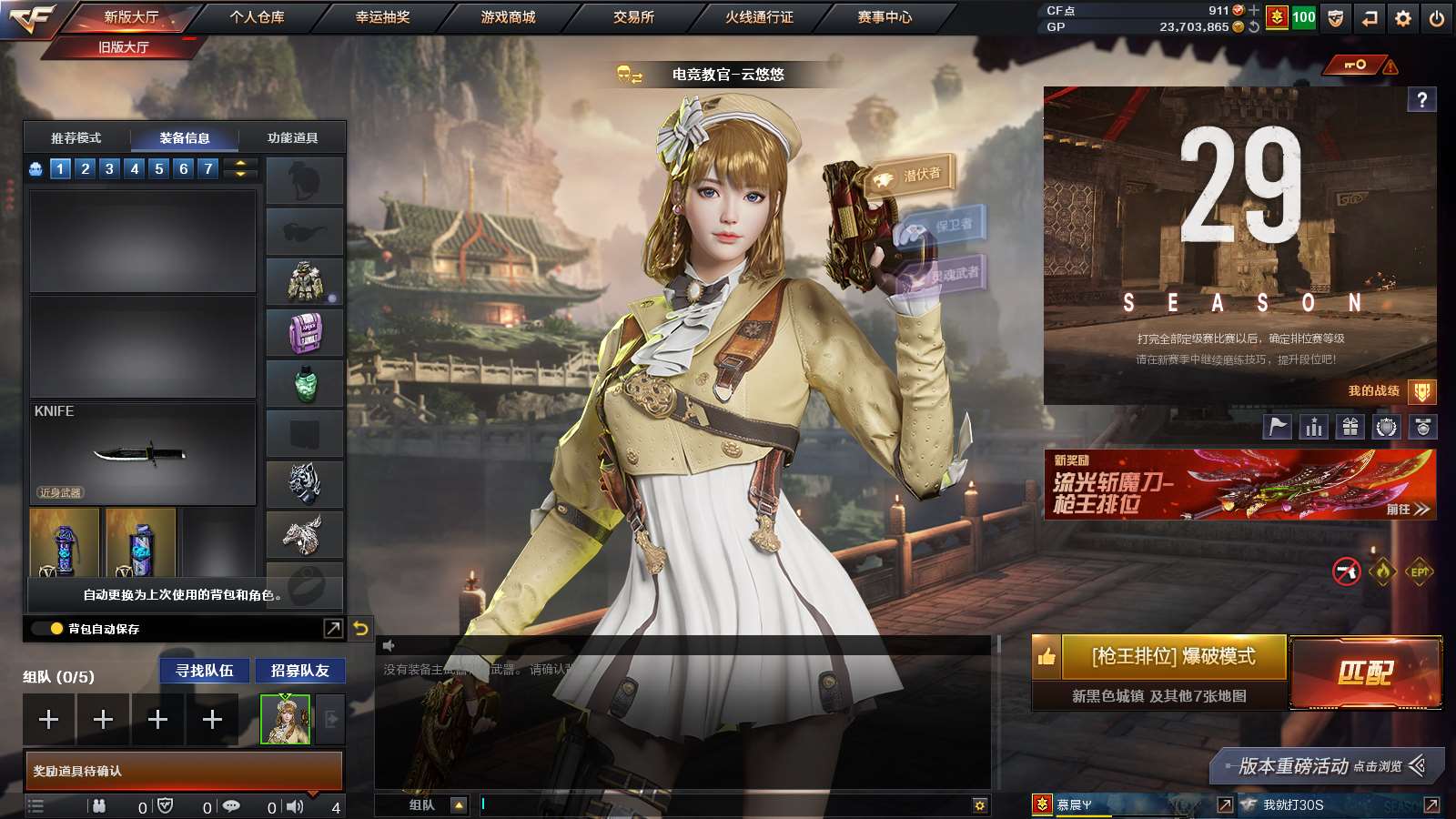This screenshot has height=819, width=1456.
Task: Open the help question mark on the Season panel
Action: click(1421, 99)
